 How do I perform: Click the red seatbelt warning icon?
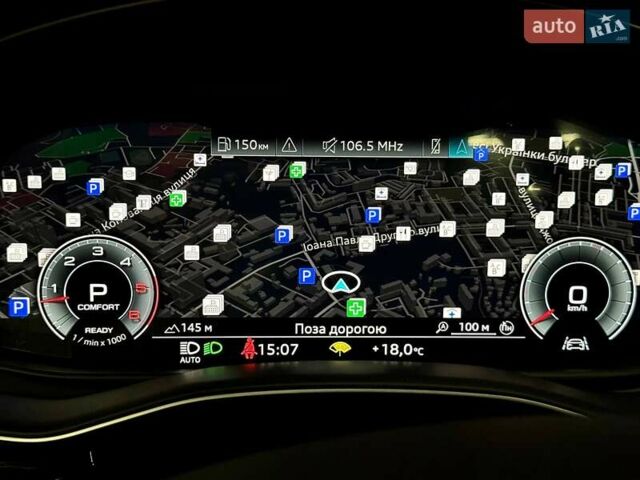pos(248,349)
